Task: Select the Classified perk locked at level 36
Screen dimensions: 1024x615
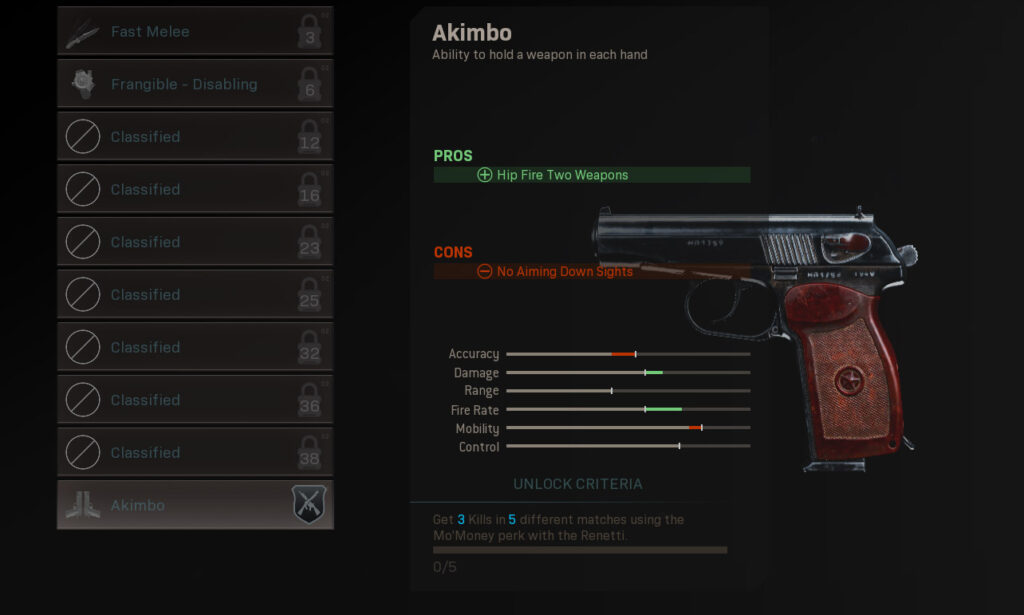Action: coord(195,400)
